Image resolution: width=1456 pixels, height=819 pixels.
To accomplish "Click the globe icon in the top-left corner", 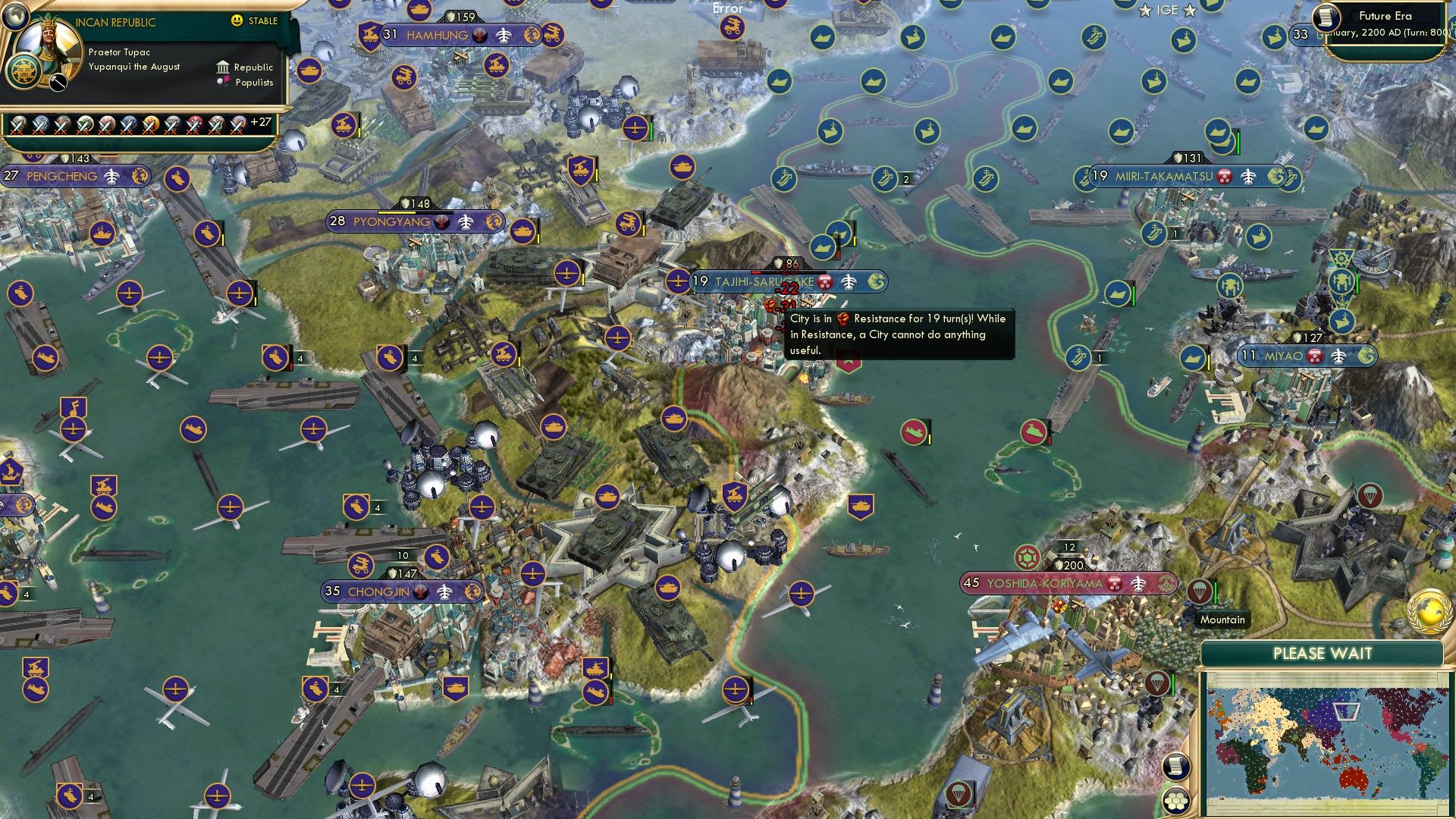I will coord(14,17).
